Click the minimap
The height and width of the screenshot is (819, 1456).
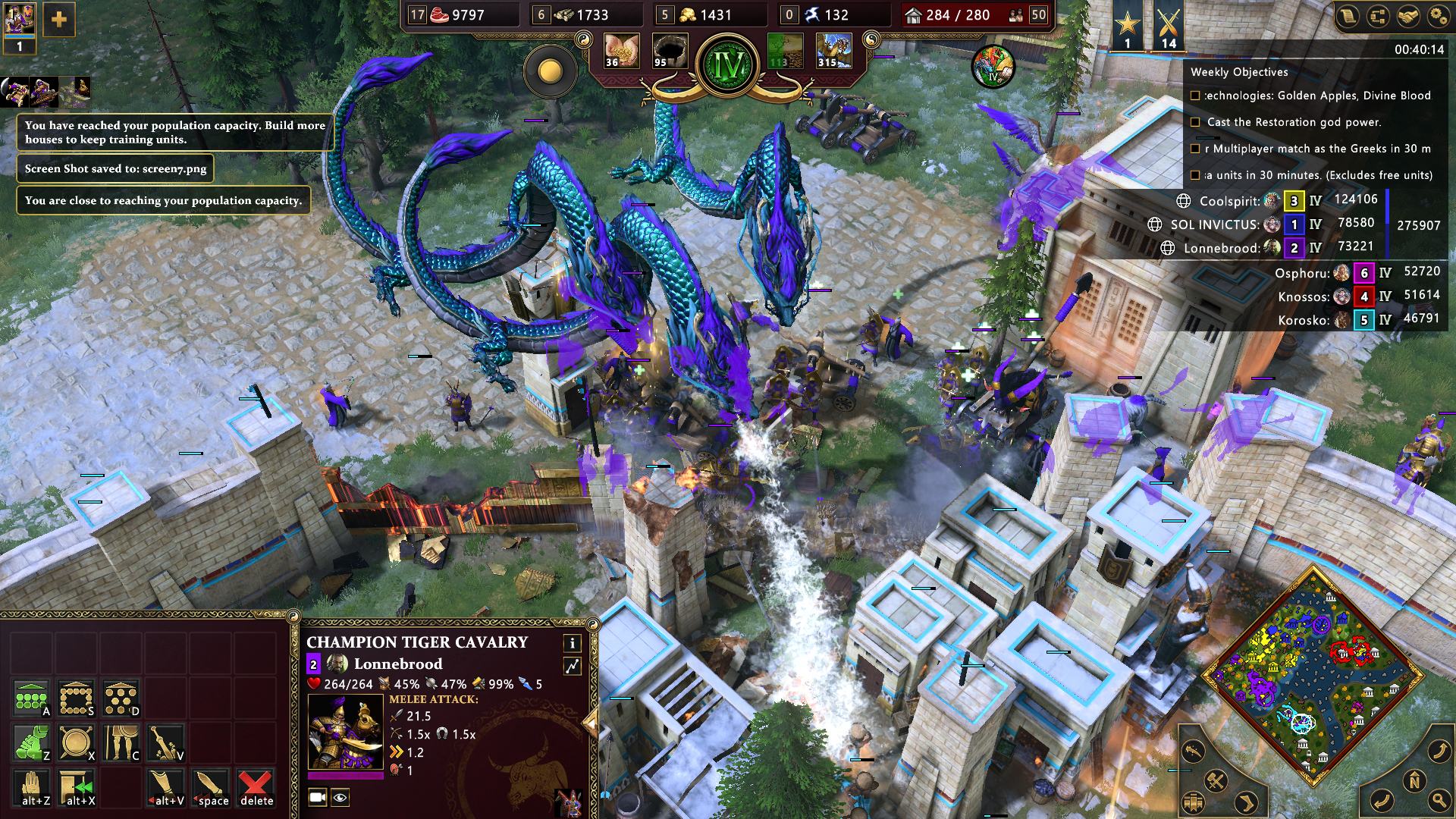(1313, 676)
